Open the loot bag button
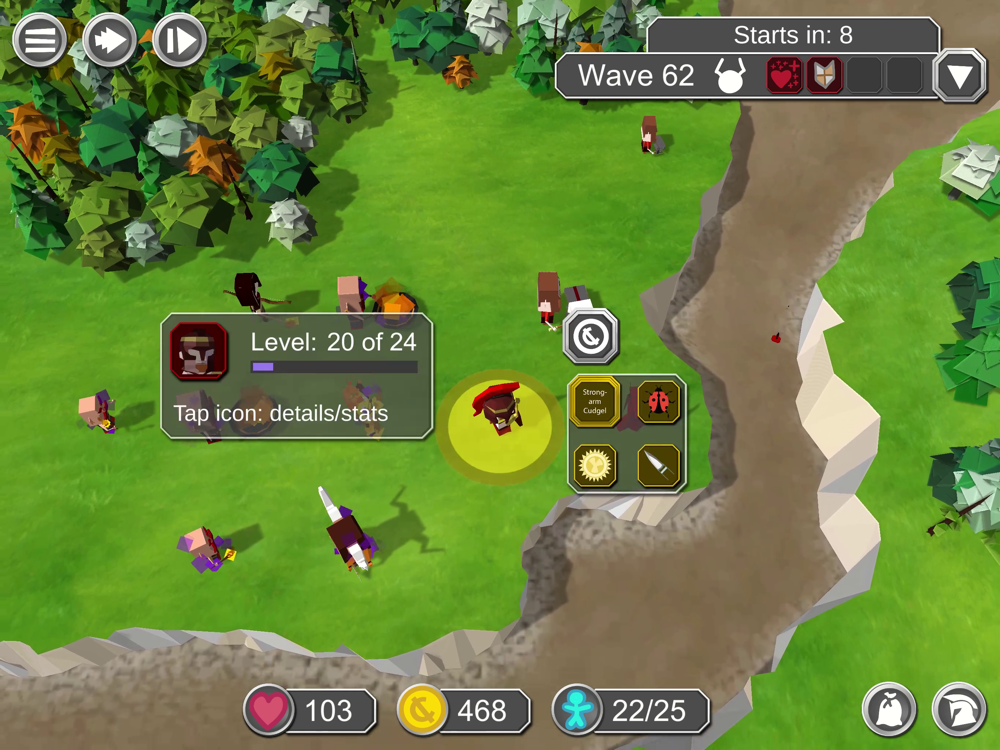 tap(889, 708)
